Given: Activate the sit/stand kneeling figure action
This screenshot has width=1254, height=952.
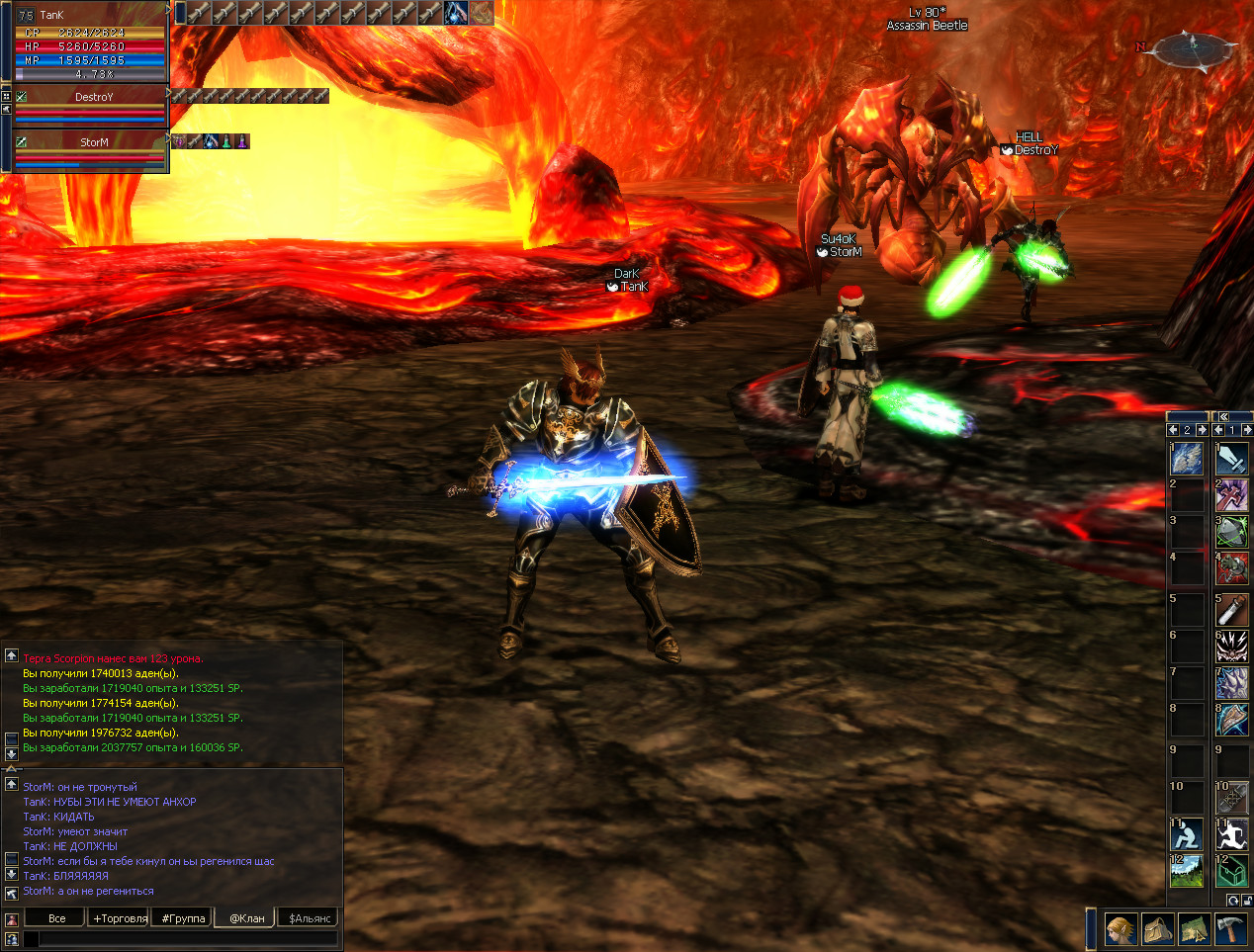Looking at the screenshot, I should click(1187, 834).
